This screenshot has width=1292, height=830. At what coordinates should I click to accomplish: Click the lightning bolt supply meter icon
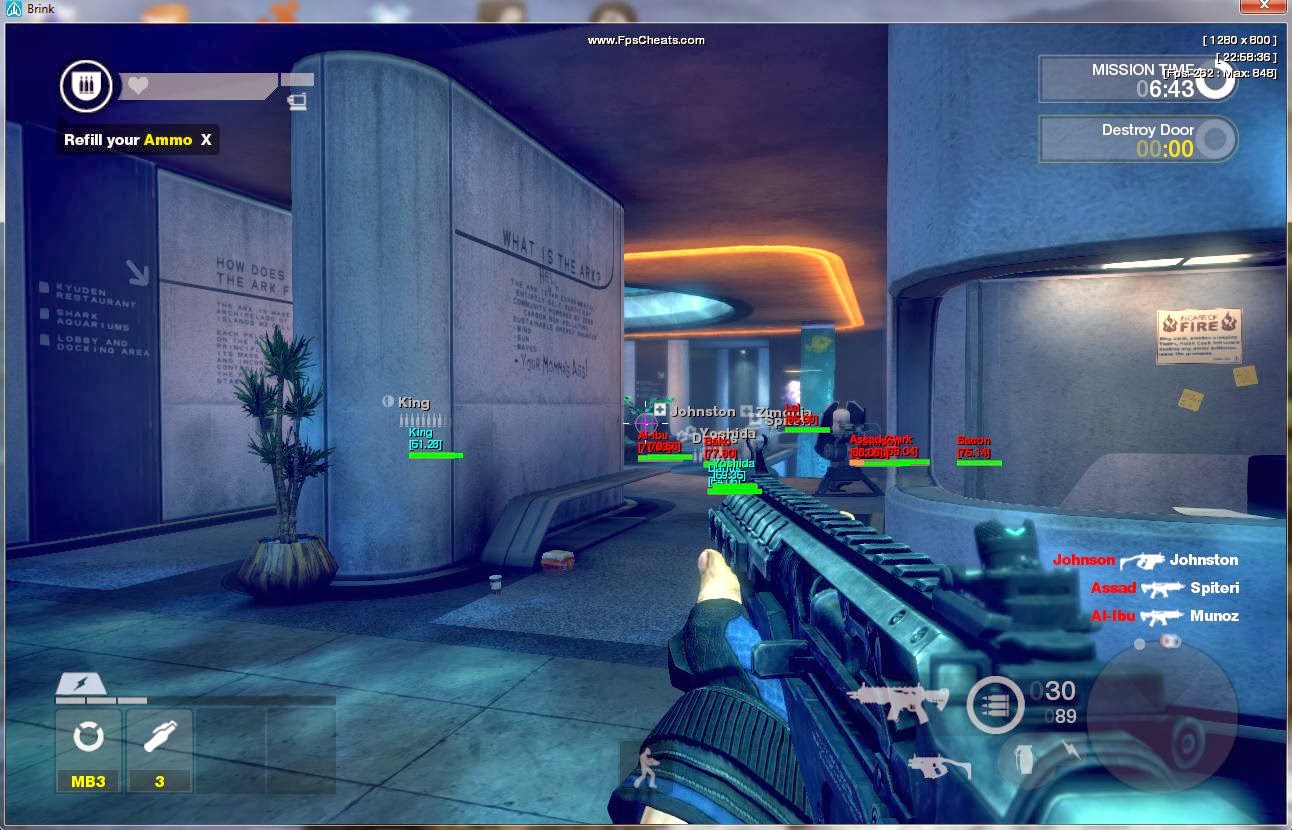point(84,686)
